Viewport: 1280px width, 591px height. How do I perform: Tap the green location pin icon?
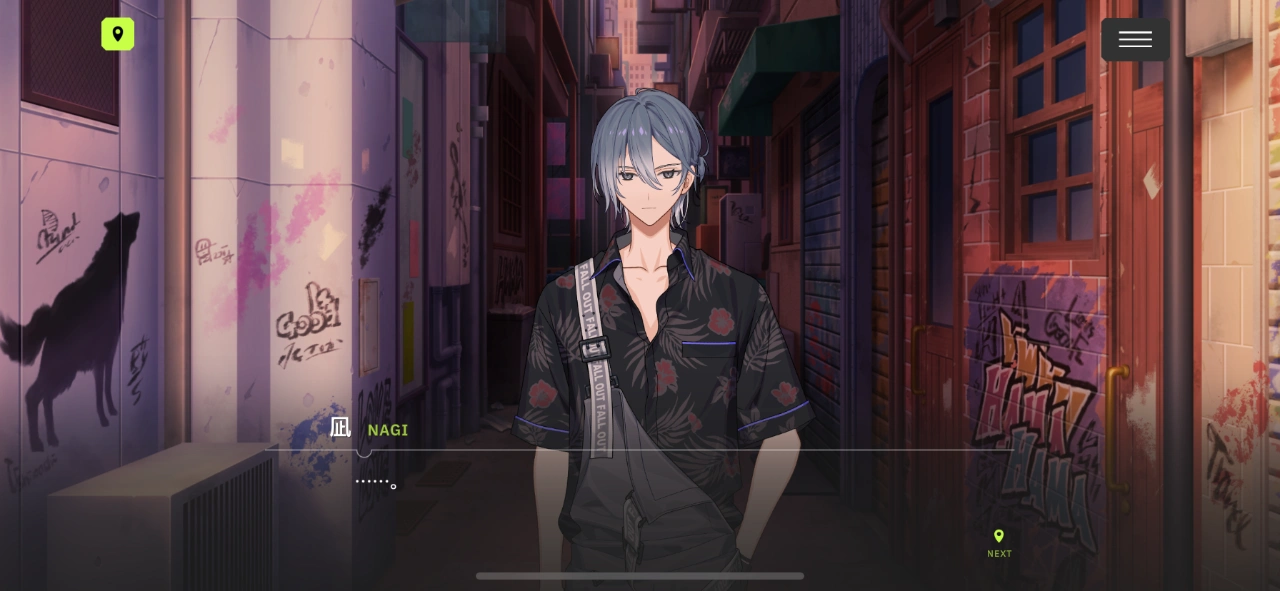coord(118,34)
